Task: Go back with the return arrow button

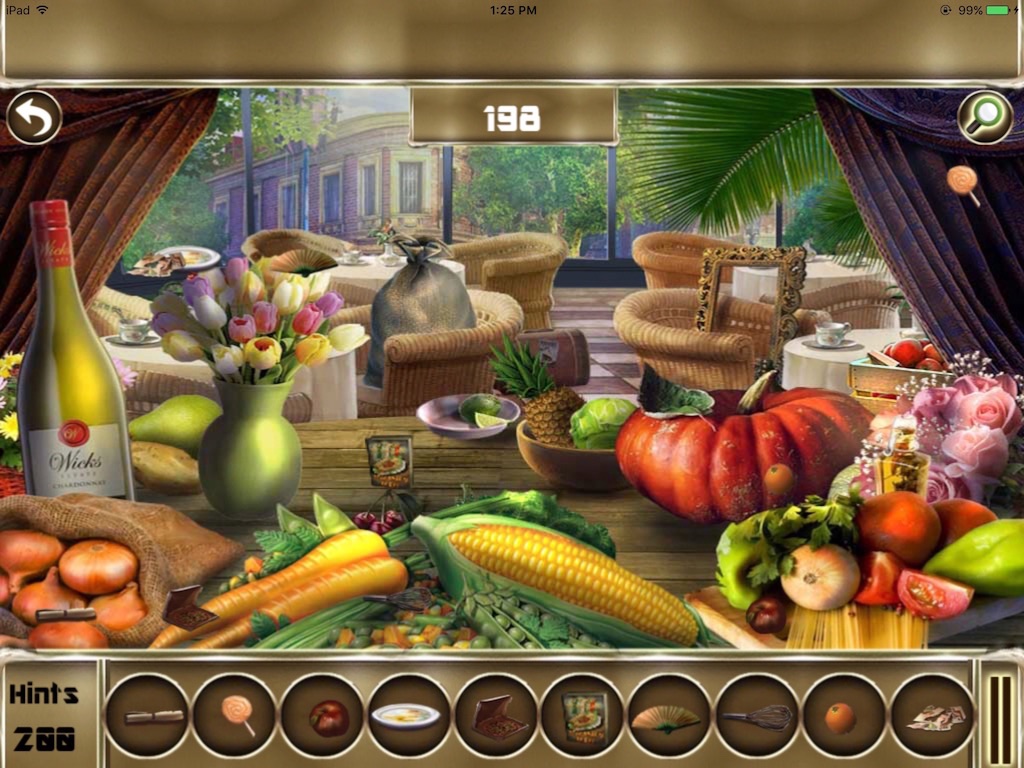Action: pyautogui.click(x=34, y=118)
